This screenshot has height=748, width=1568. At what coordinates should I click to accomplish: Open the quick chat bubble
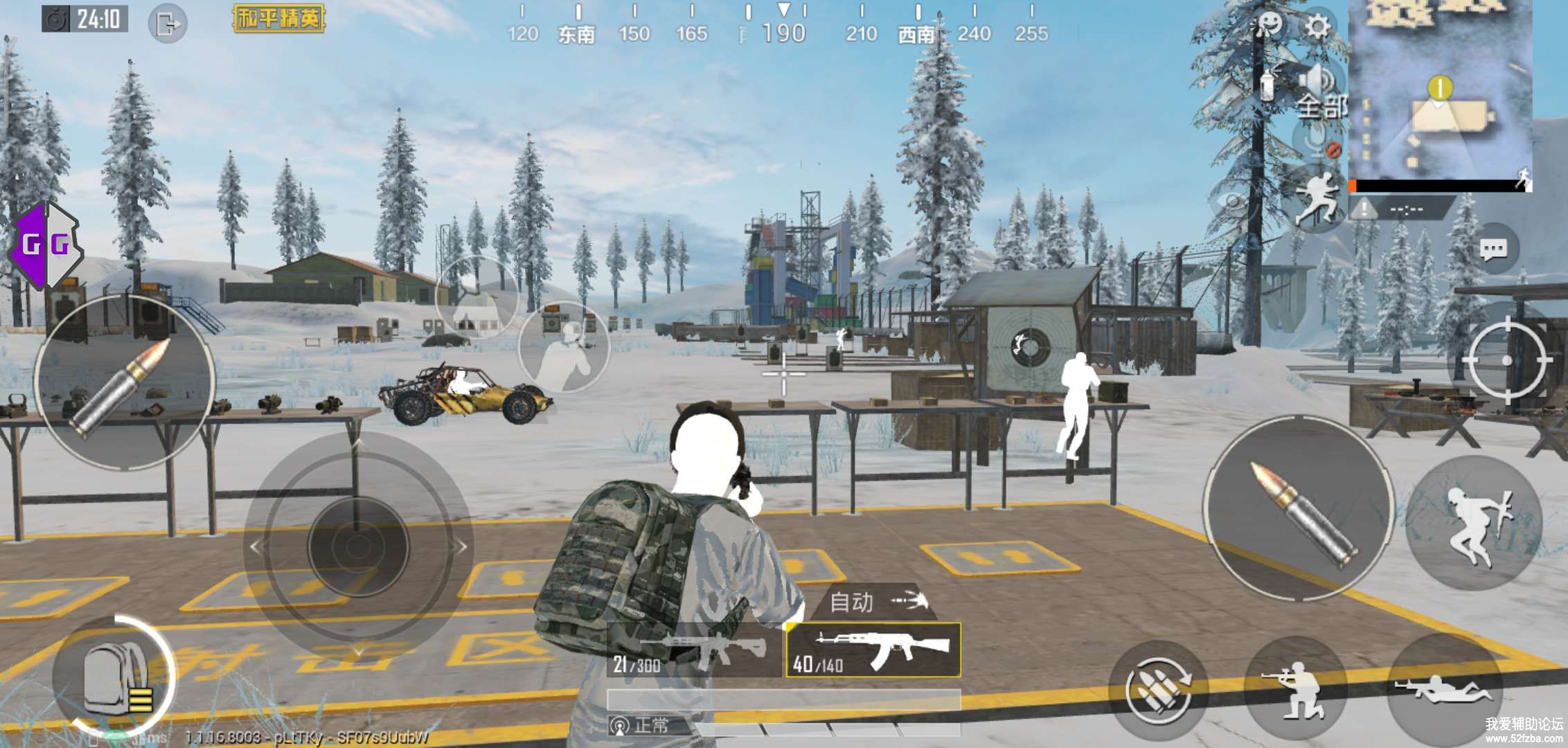pos(1493,249)
